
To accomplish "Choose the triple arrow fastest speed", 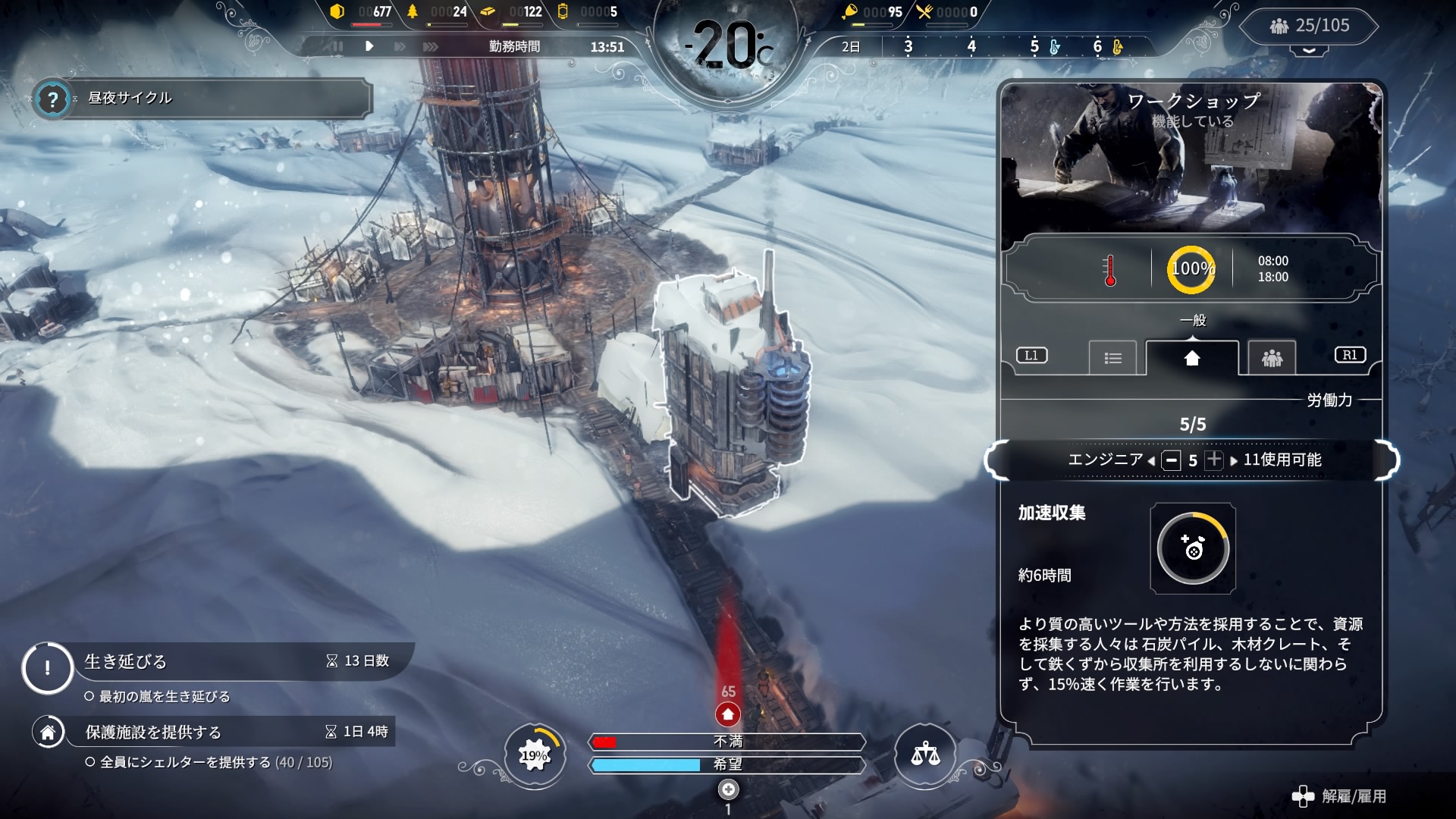I will point(431,46).
